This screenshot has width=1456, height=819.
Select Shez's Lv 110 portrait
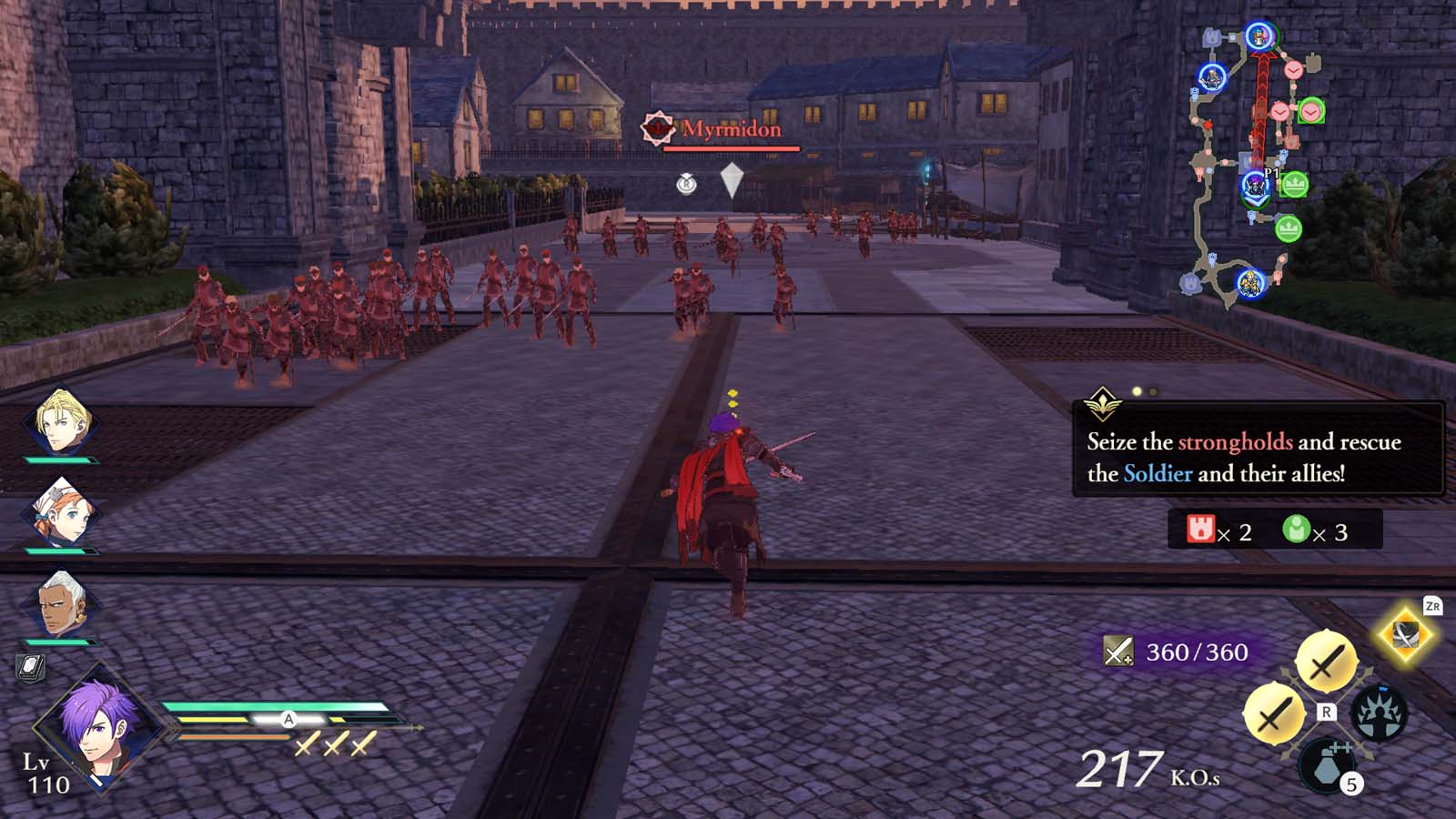click(102, 737)
